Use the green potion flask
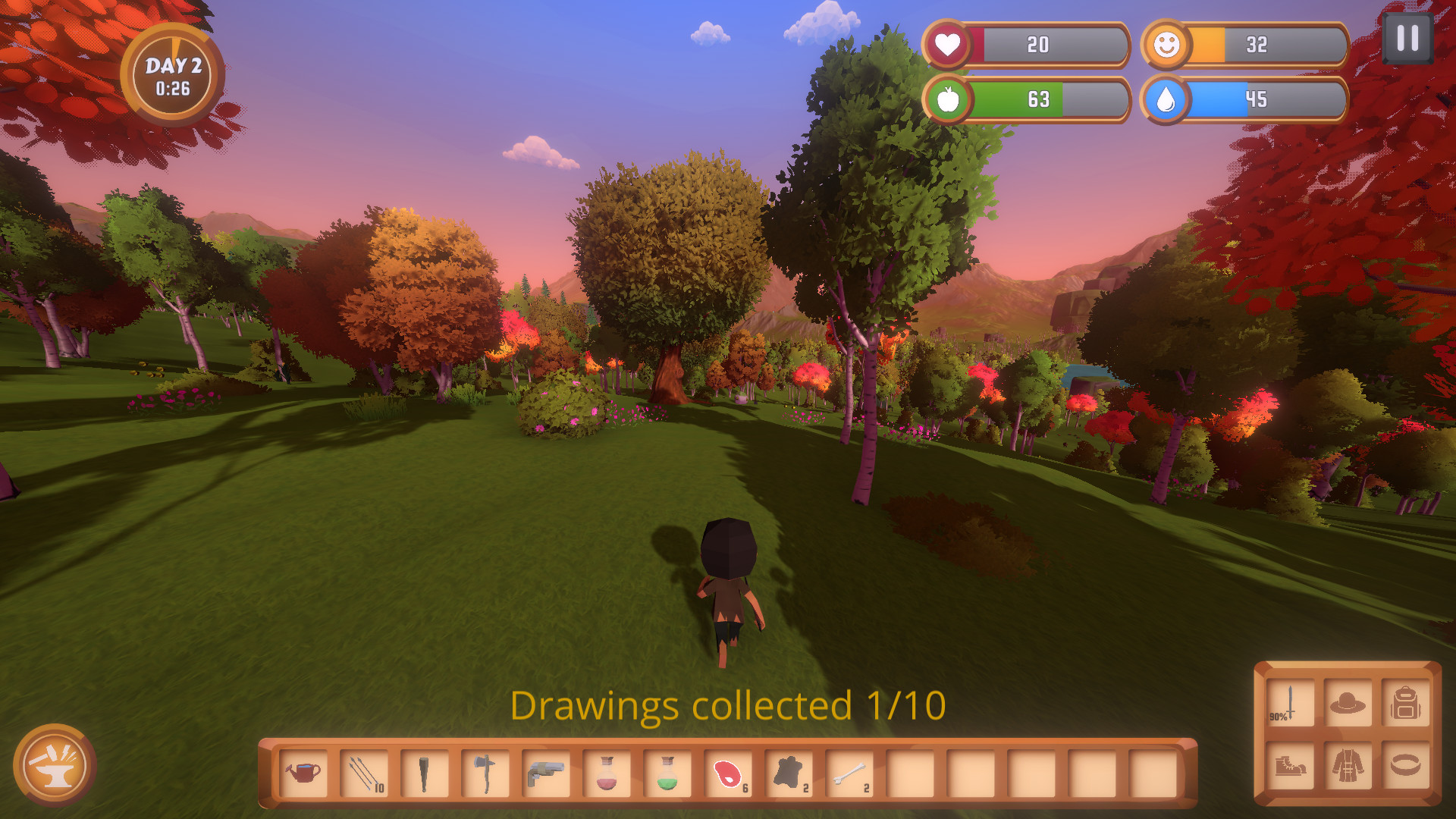This screenshot has width=1456, height=819. (x=667, y=773)
